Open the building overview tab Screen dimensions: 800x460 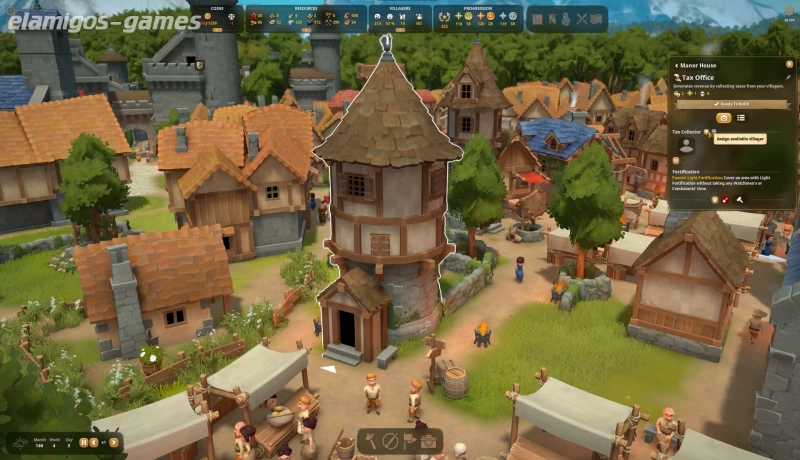pos(723,117)
